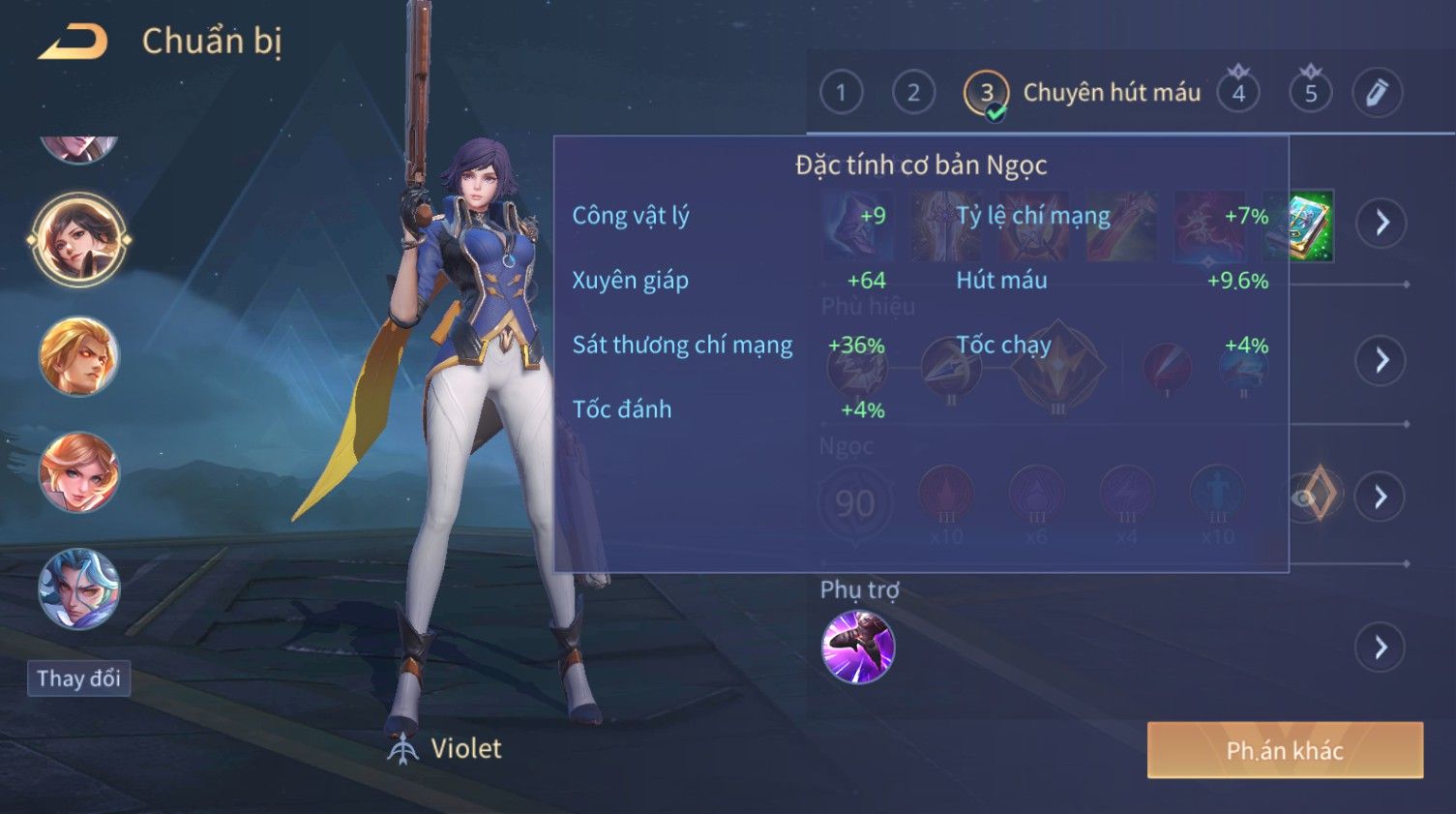The image size is (1456, 814).
Task: Choose the orange-haired female hero portrait
Action: [x=78, y=472]
